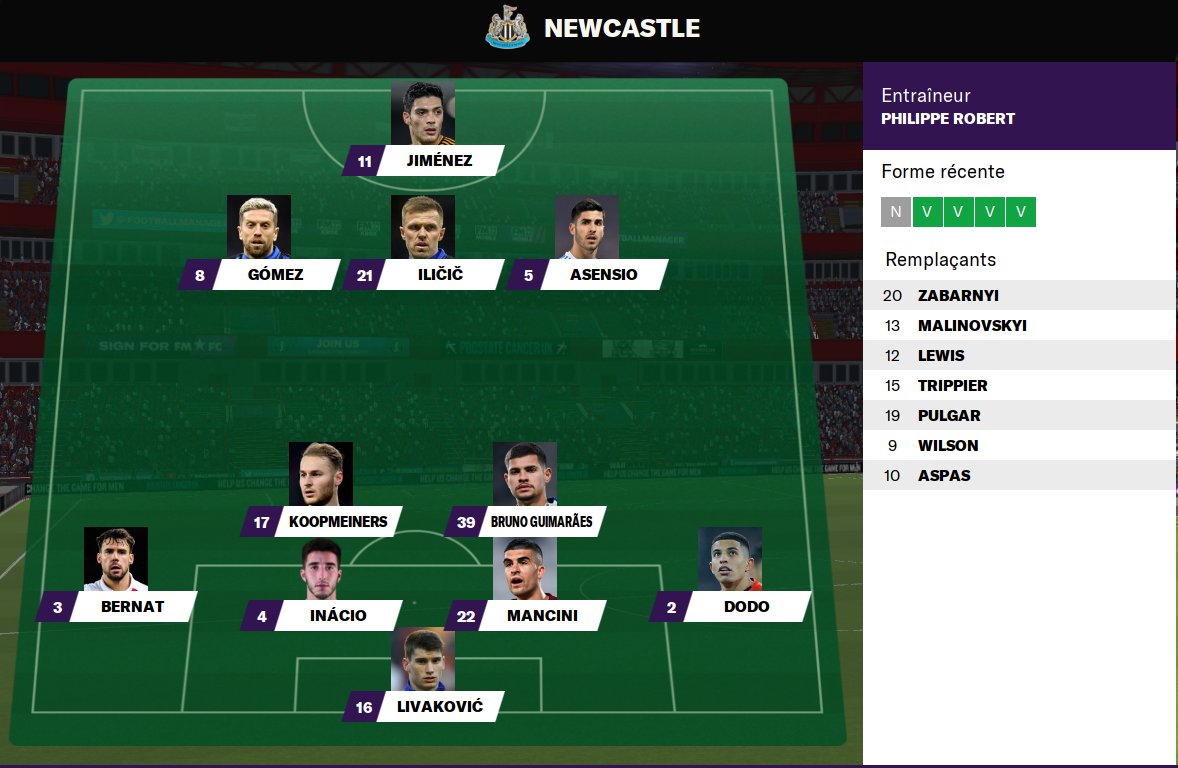This screenshot has width=1178, height=768.
Task: Select Trippier from the Remplaçants list
Action: click(x=952, y=386)
